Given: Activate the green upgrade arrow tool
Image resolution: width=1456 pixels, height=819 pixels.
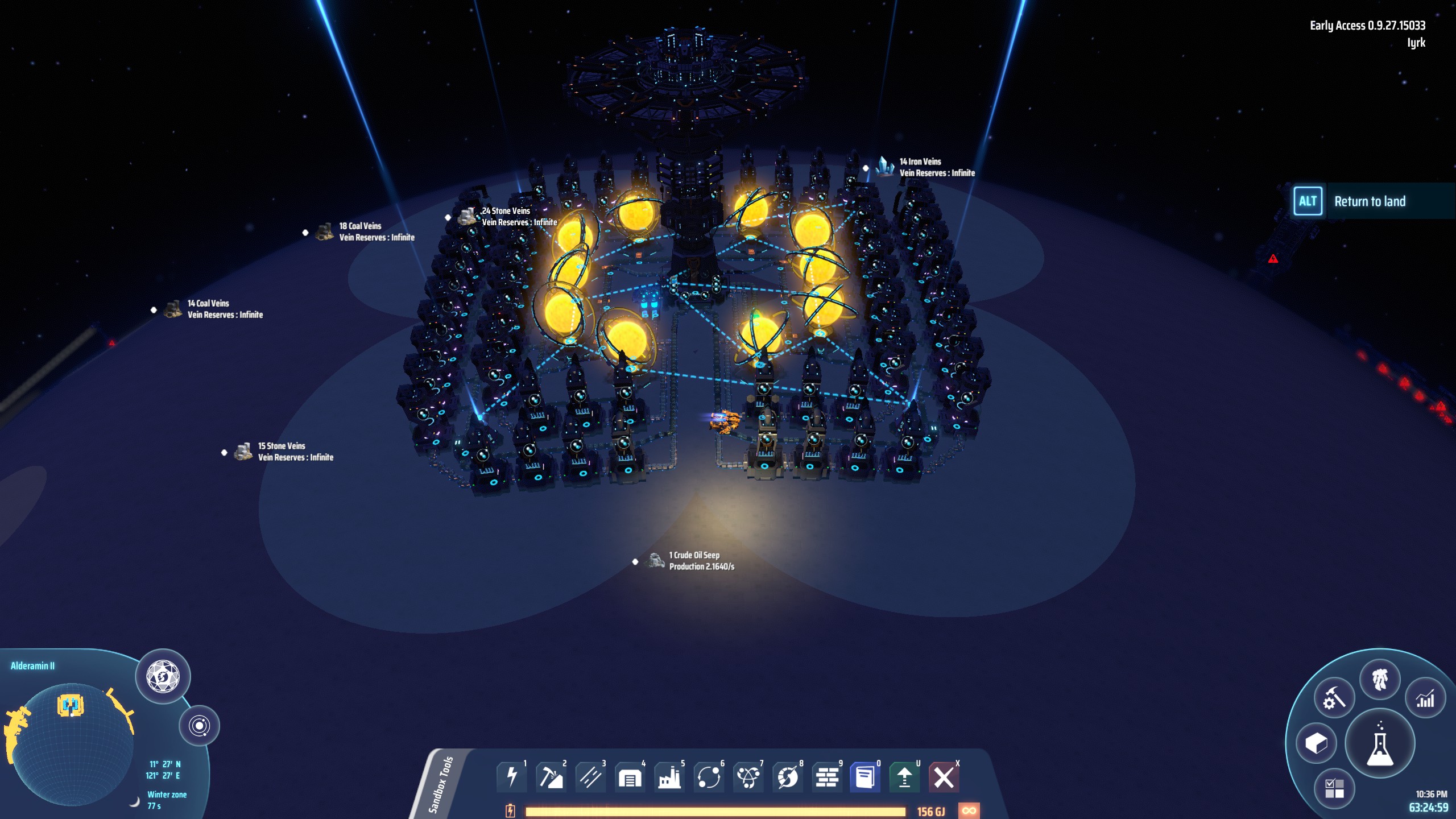Looking at the screenshot, I should 904,777.
